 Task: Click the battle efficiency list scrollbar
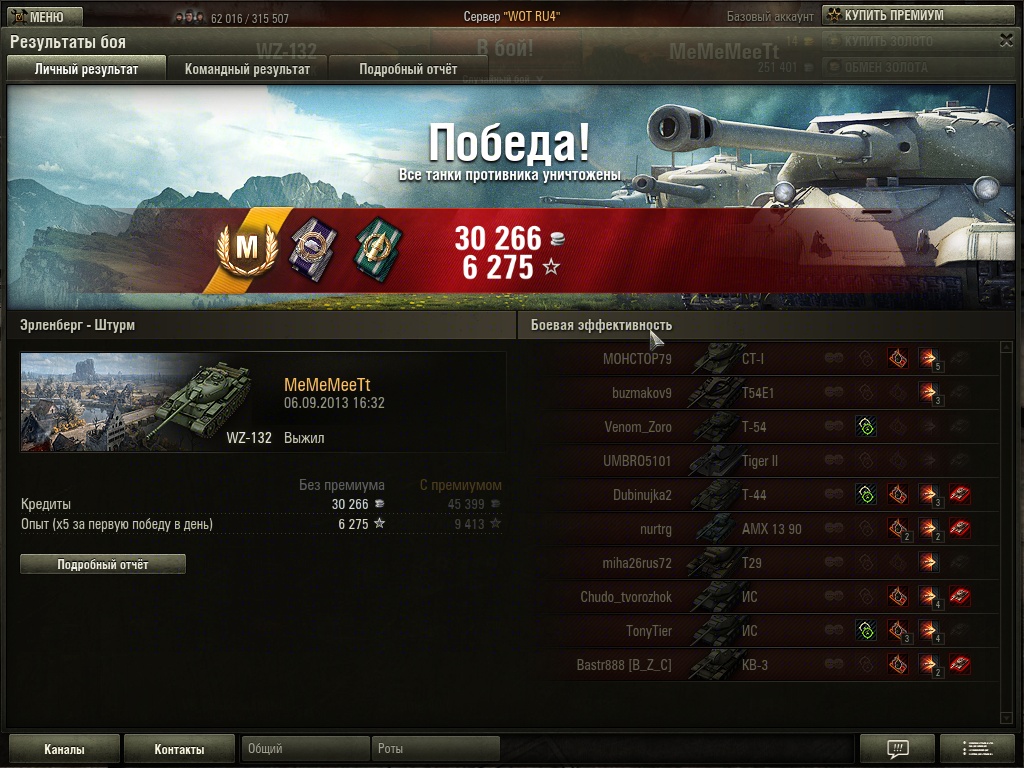1006,530
